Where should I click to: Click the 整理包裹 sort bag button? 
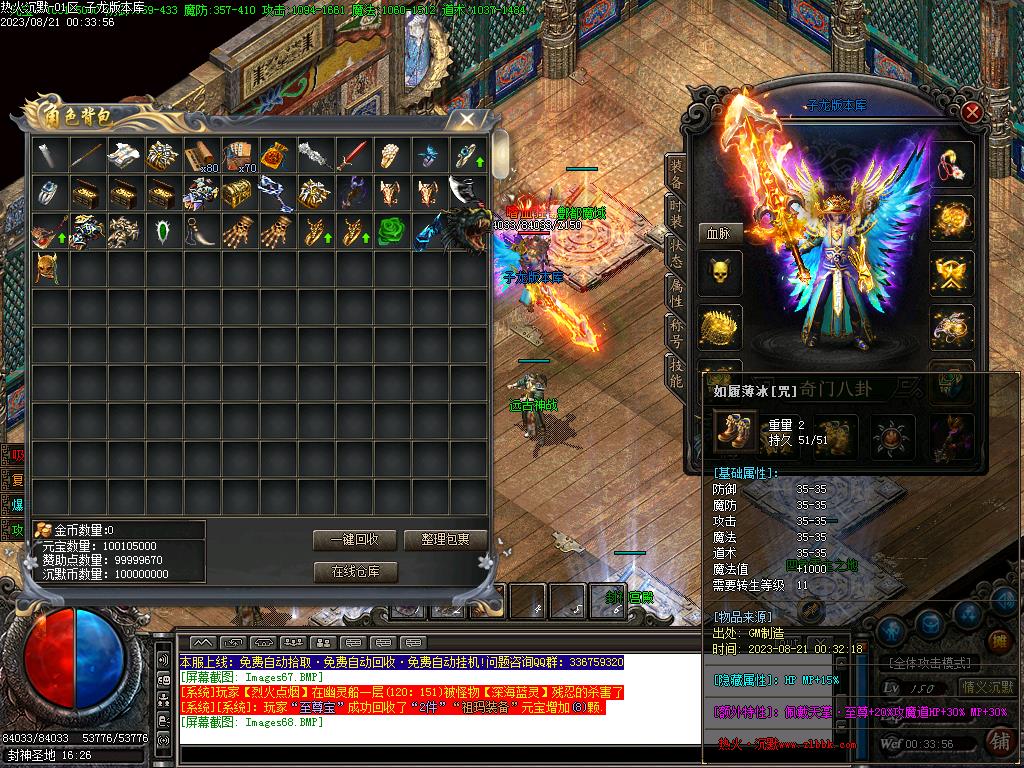445,540
